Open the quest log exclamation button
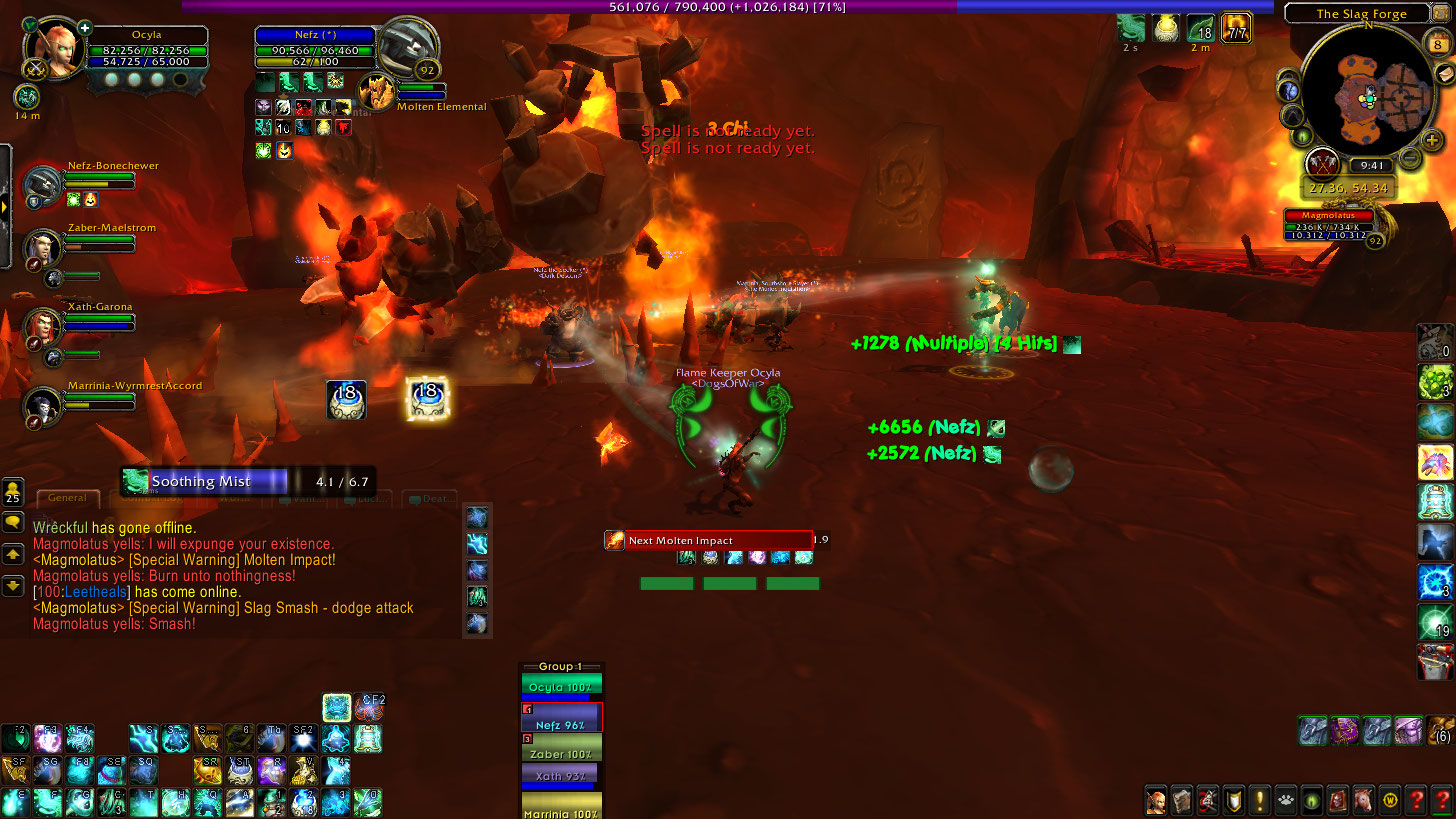Screen dimensions: 1456x819 coord(1260,801)
